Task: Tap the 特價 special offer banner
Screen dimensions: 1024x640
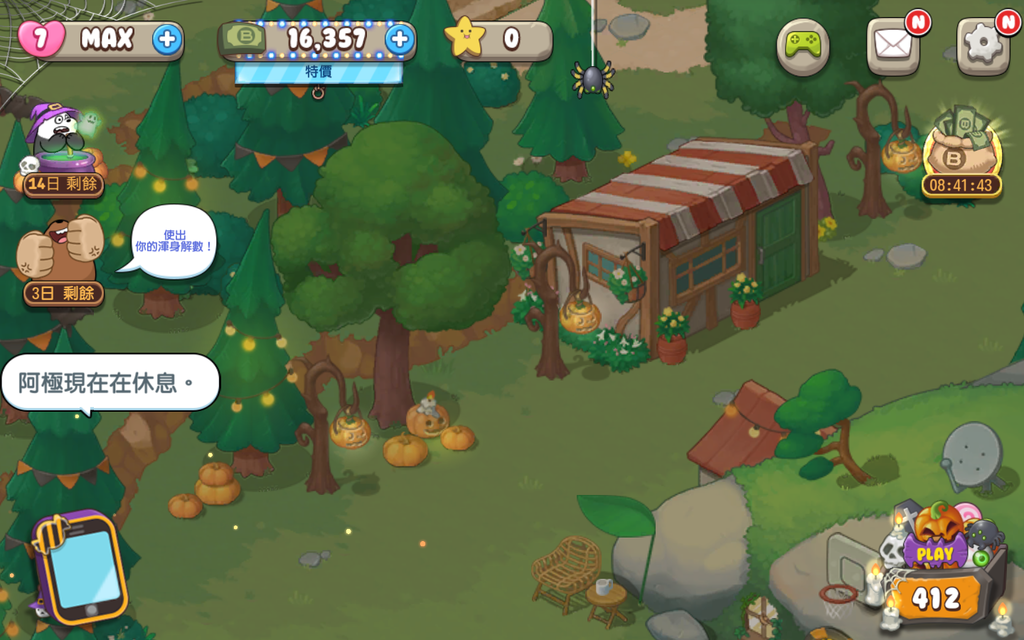Action: [x=319, y=73]
